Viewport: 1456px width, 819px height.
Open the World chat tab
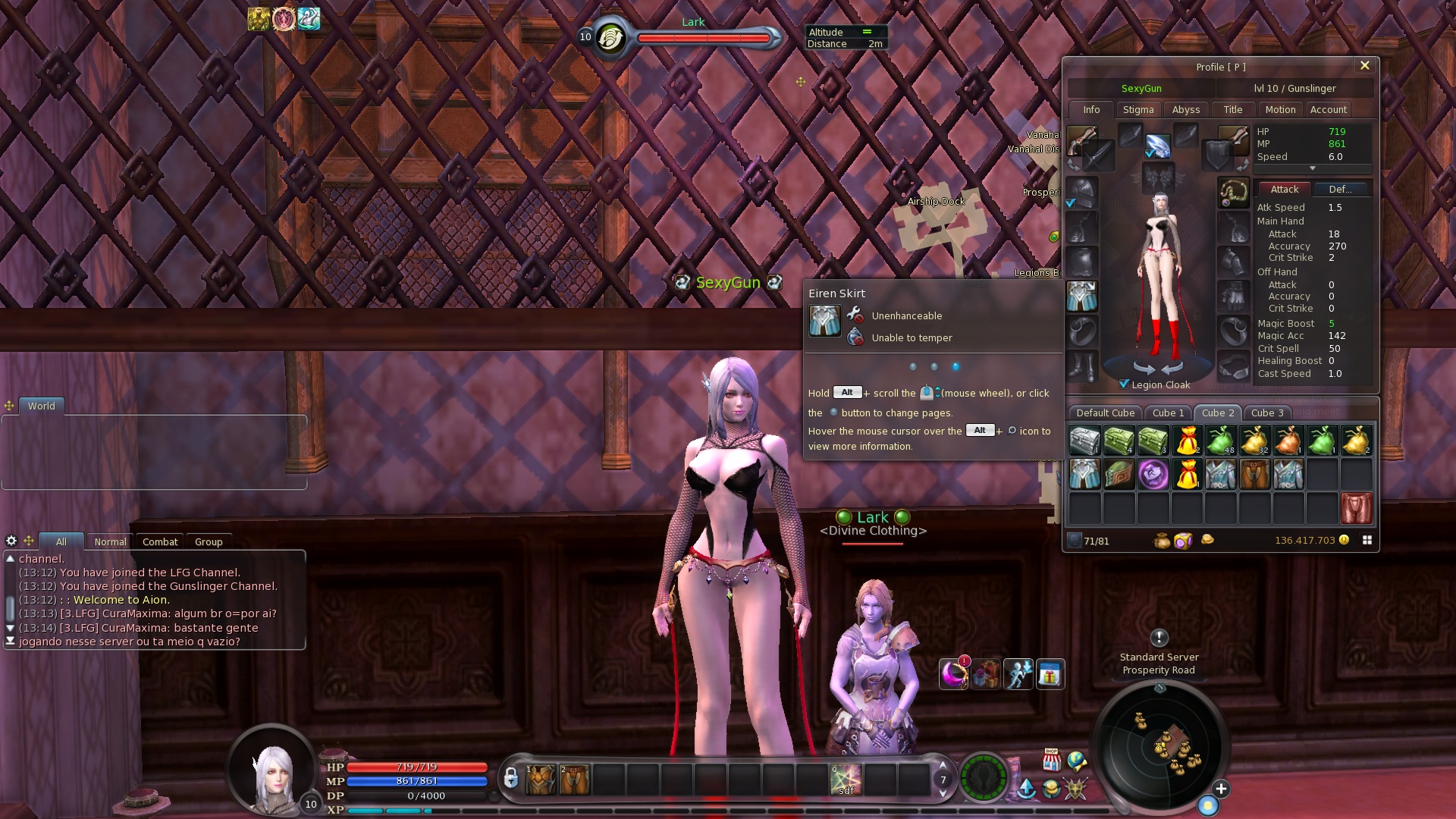(x=42, y=406)
